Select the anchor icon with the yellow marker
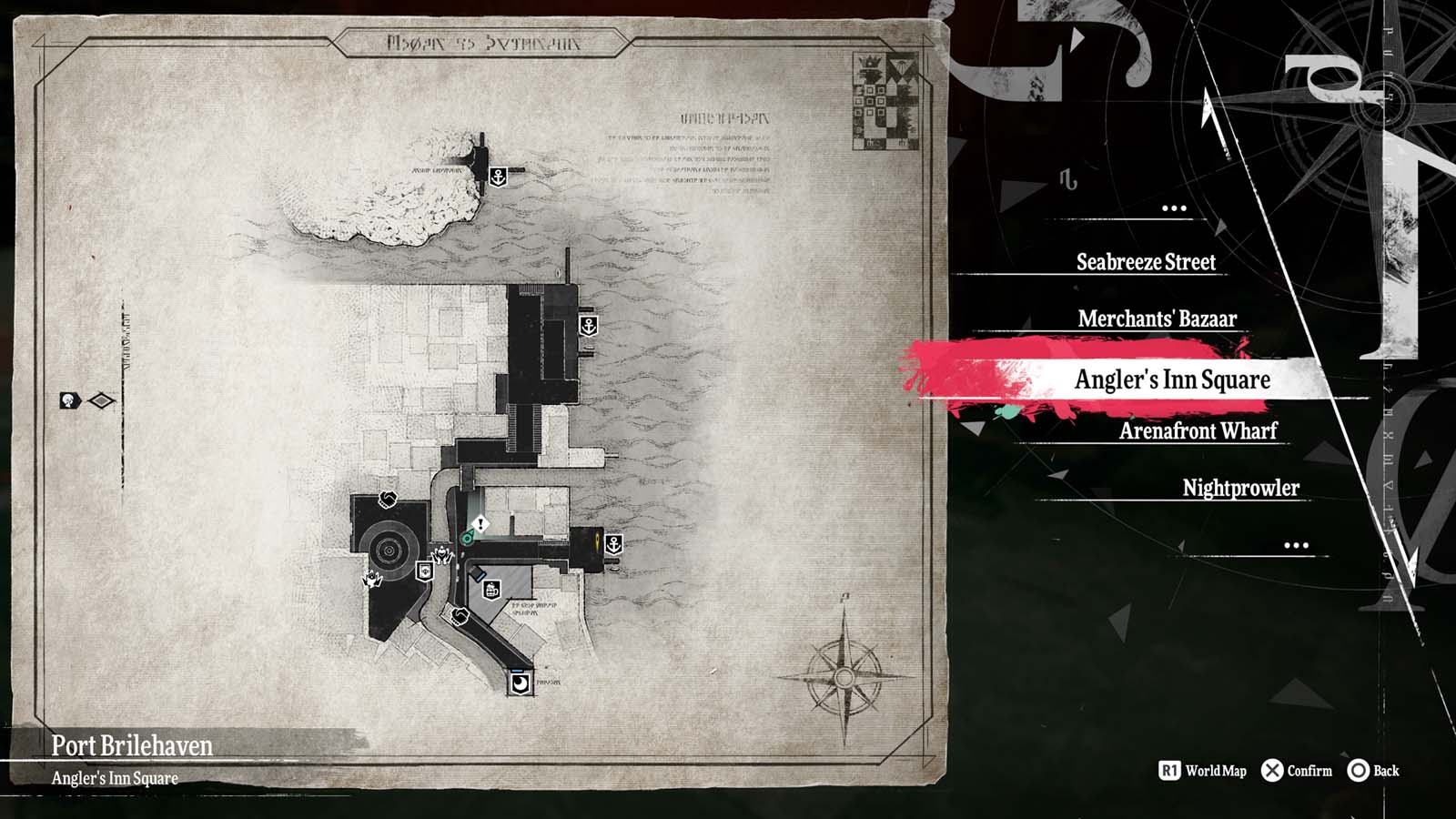This screenshot has height=819, width=1456. click(x=613, y=544)
